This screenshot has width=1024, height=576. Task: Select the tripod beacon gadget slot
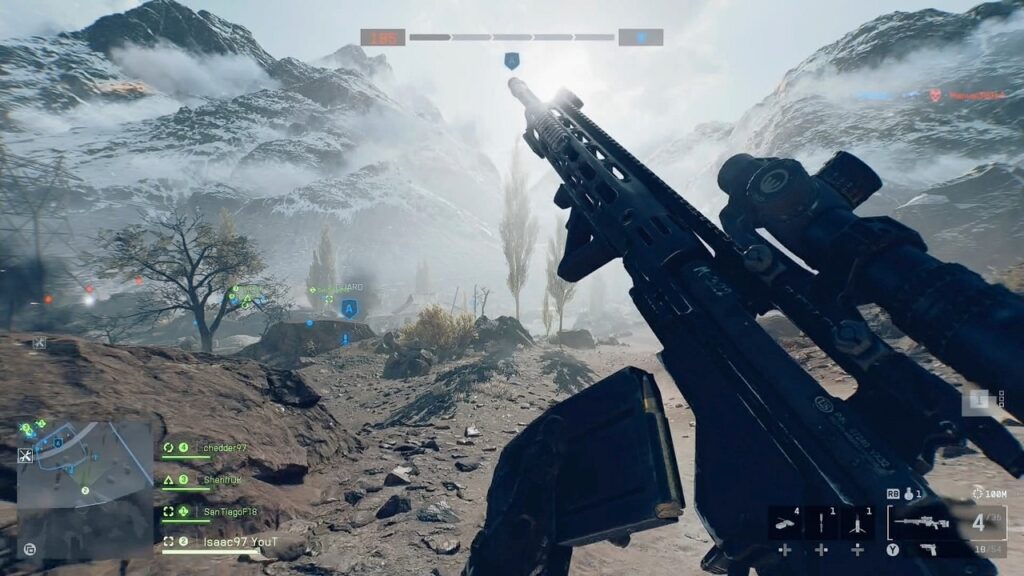click(857, 522)
